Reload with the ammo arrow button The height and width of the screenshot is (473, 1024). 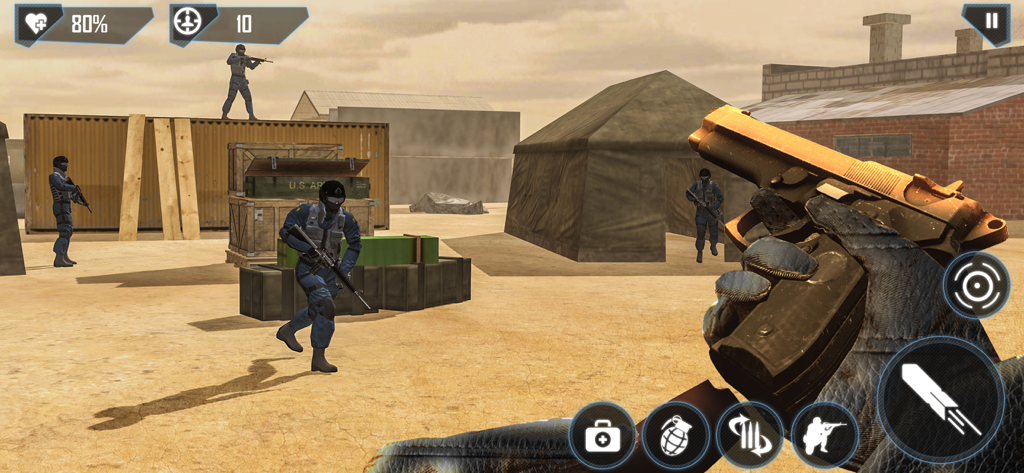point(750,436)
